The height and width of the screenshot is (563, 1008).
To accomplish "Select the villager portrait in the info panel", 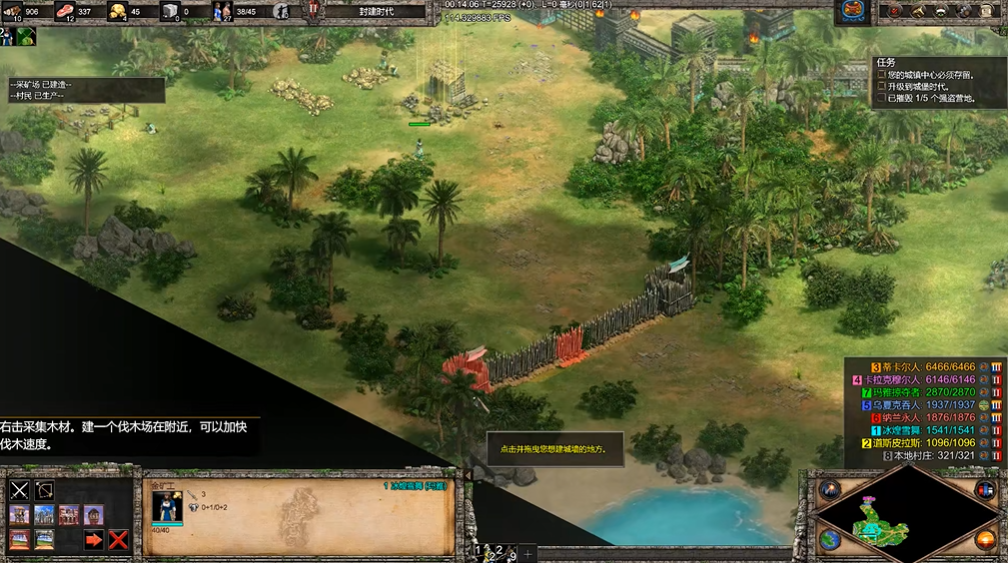I will click(x=167, y=506).
